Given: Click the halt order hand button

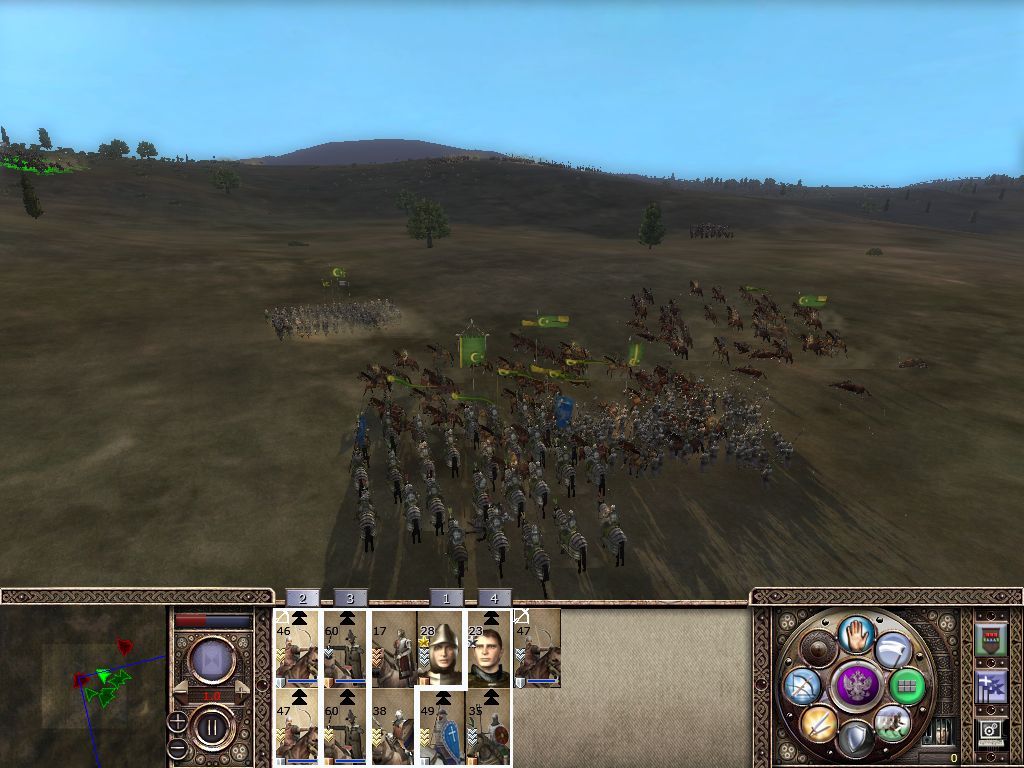Looking at the screenshot, I should [853, 634].
